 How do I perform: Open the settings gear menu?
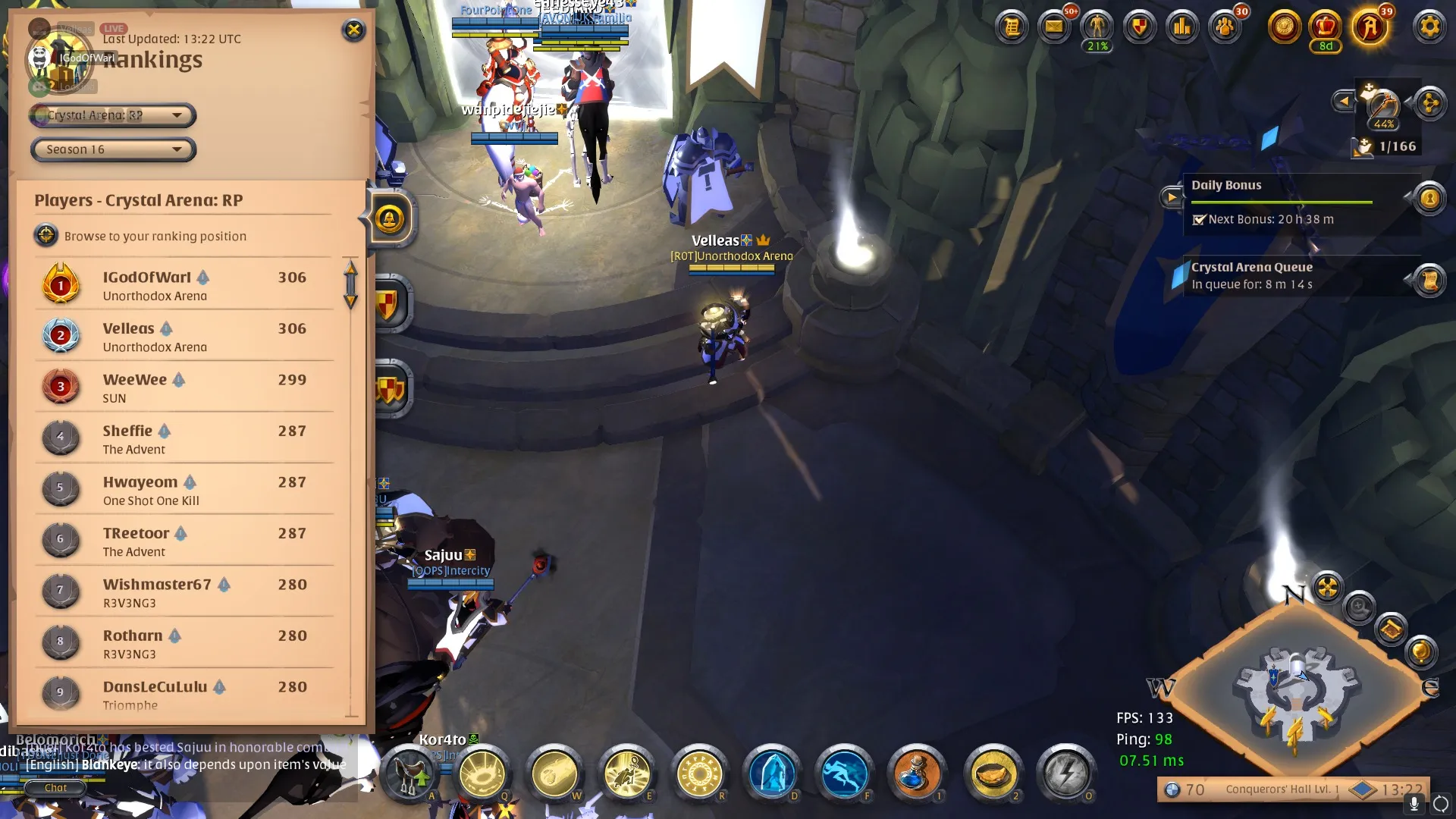[1429, 27]
